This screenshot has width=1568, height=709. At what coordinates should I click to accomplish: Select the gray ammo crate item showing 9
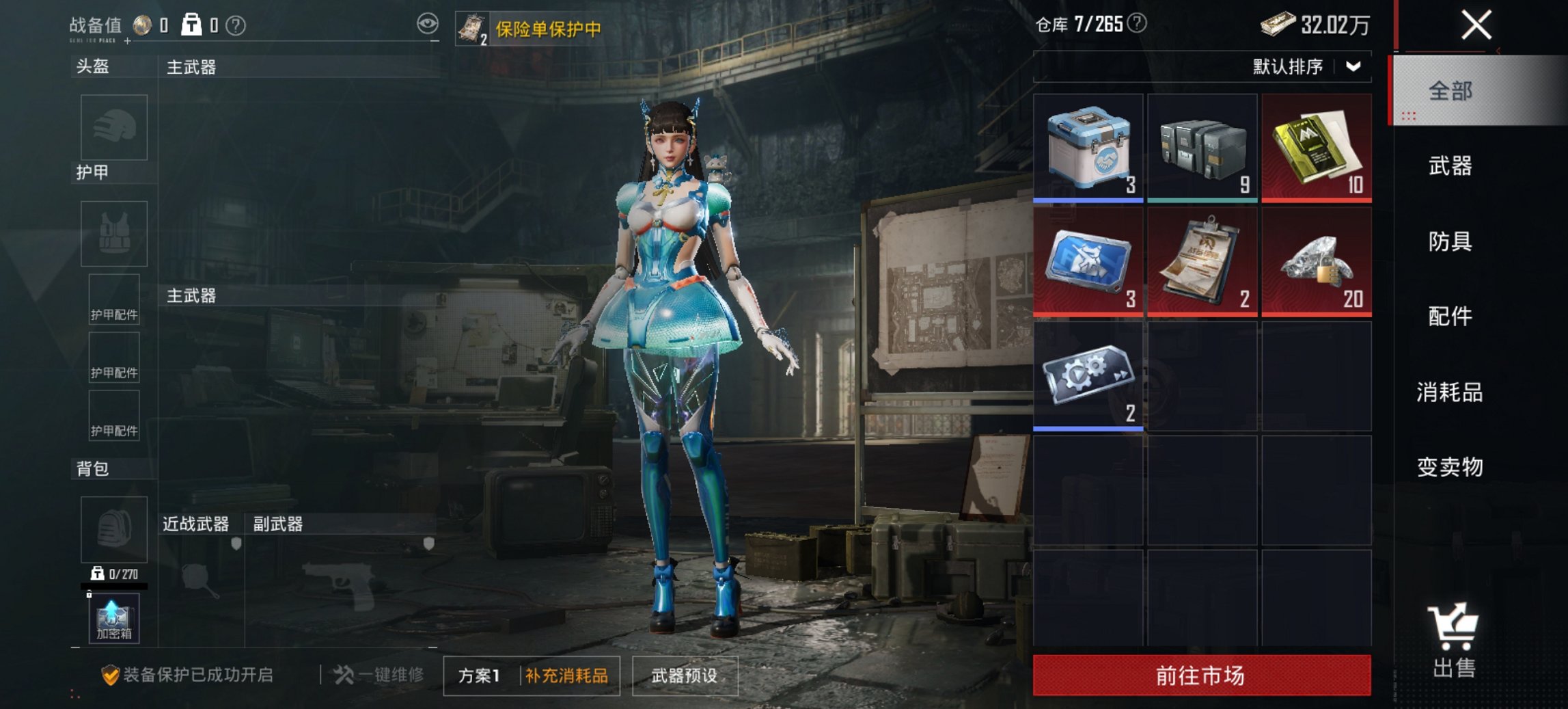[x=1202, y=146]
